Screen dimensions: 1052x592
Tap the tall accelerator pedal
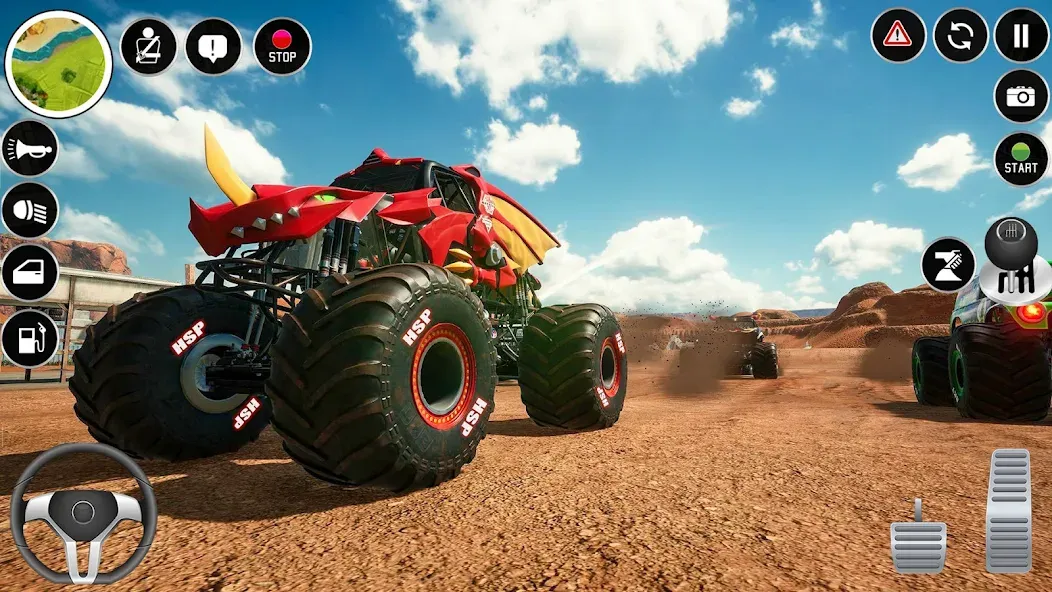1008,510
